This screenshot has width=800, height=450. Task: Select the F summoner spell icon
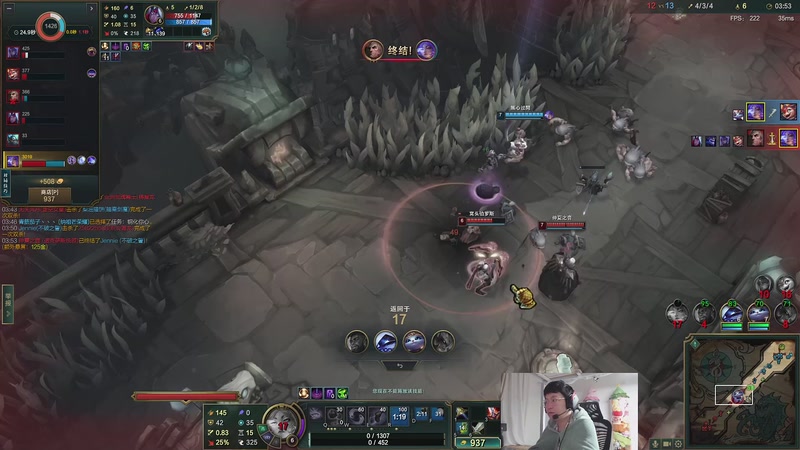(437, 412)
